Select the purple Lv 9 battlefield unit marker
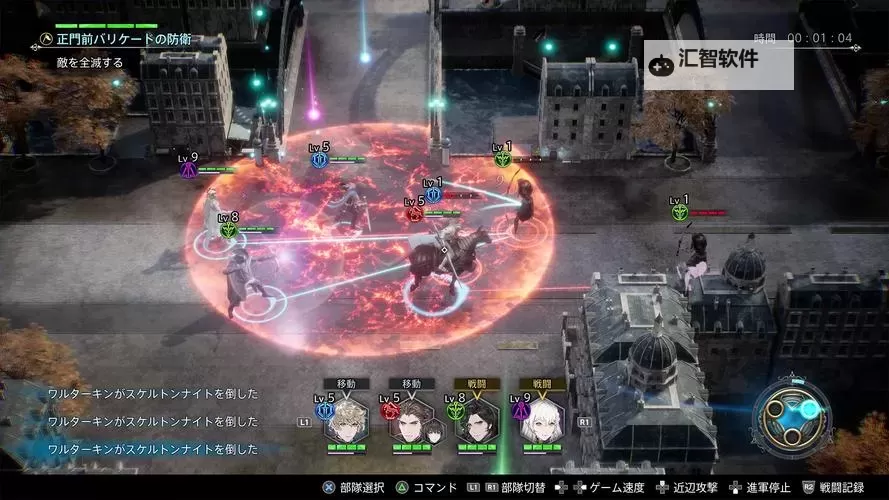889x500 pixels. point(187,169)
